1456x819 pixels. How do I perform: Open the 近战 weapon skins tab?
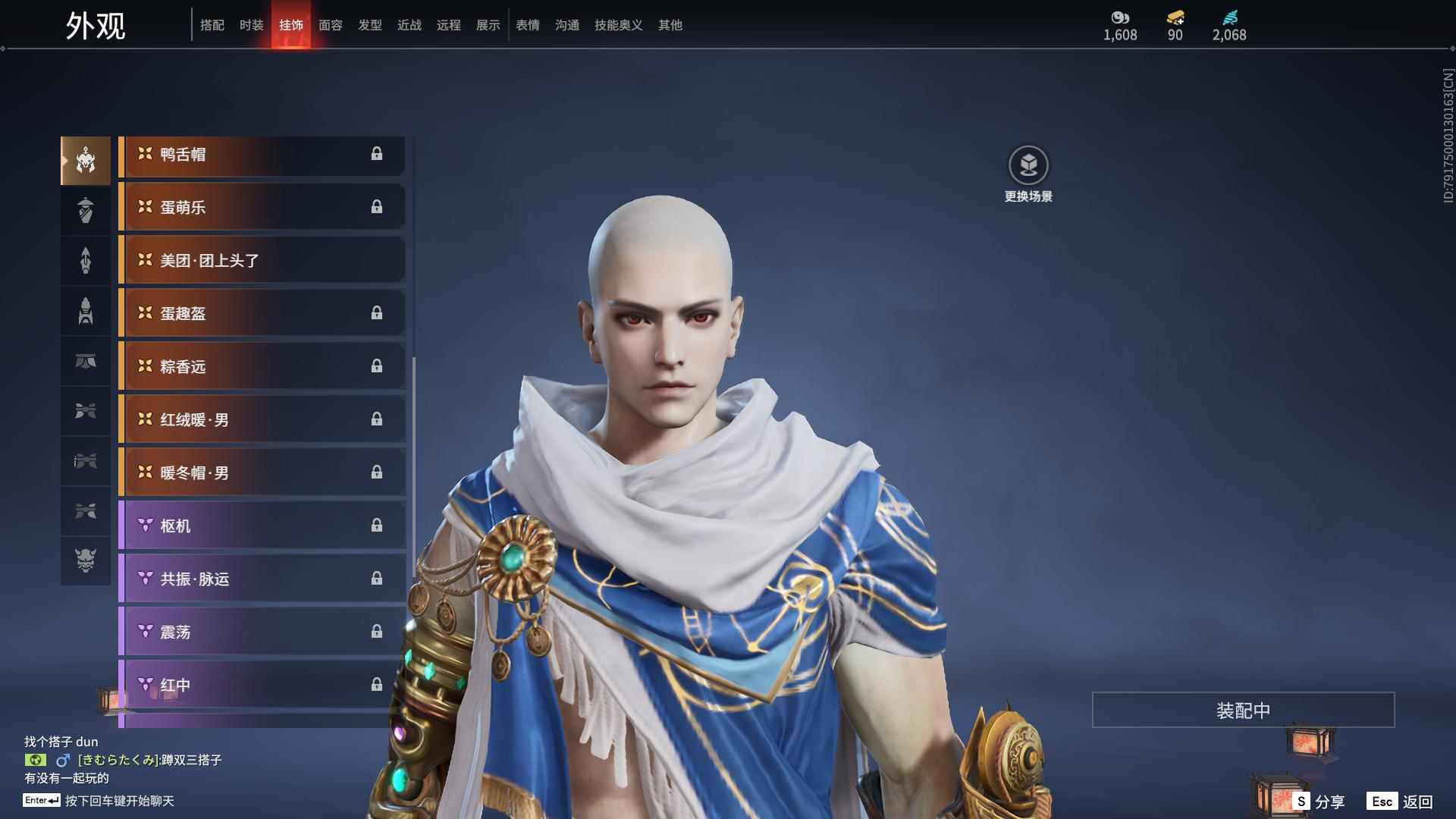pos(409,25)
